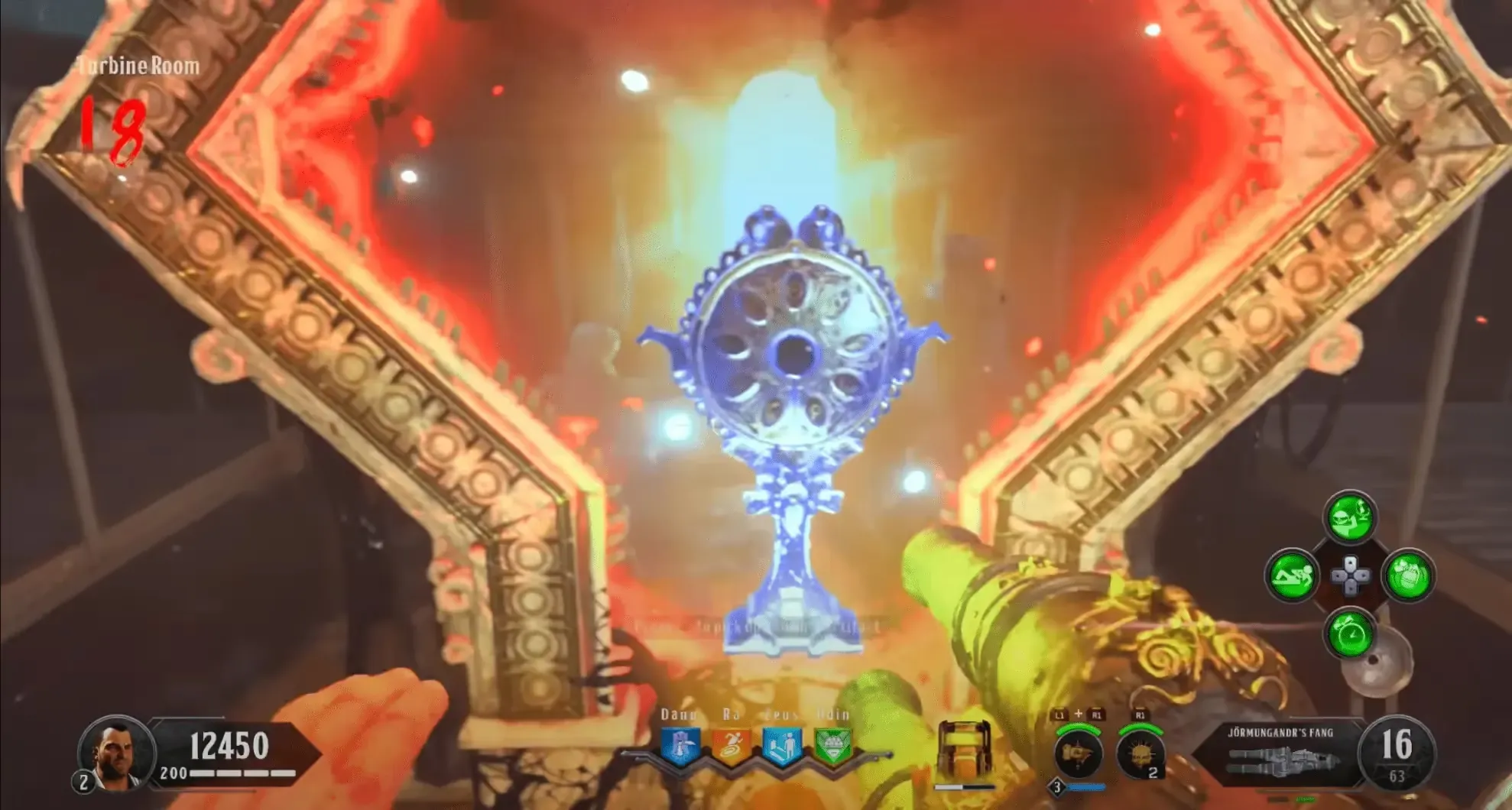Click the player character portrait
Screen dimensions: 1512x810
116,751
